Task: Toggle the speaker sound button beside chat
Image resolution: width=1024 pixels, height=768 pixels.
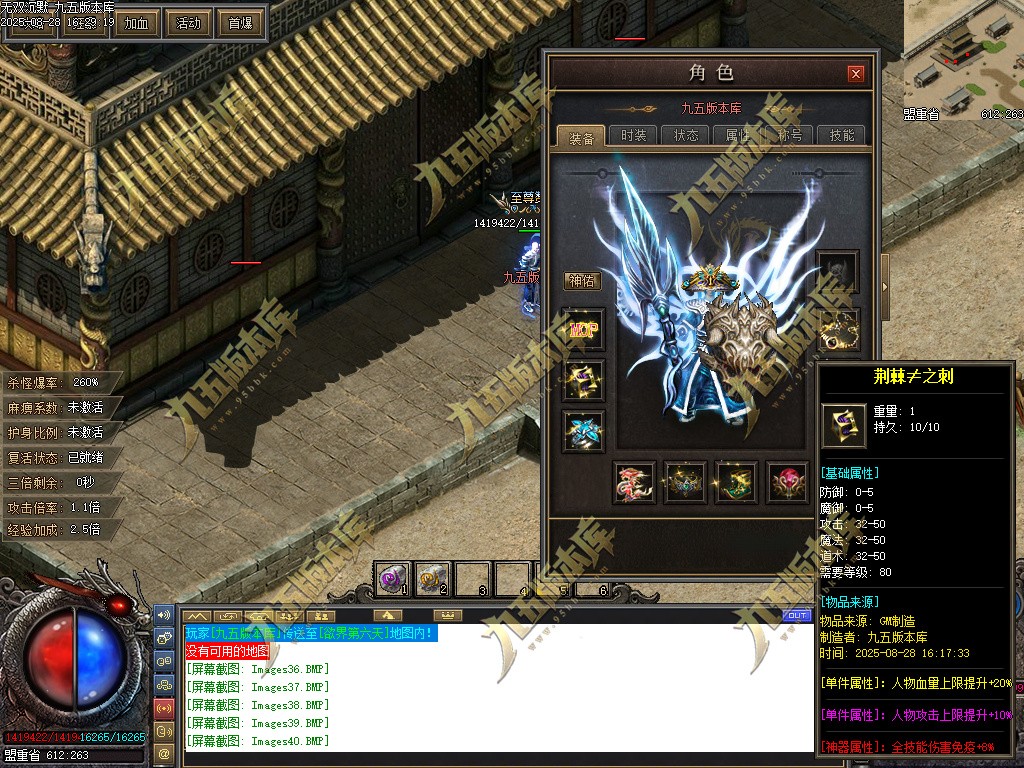Action: [x=164, y=614]
